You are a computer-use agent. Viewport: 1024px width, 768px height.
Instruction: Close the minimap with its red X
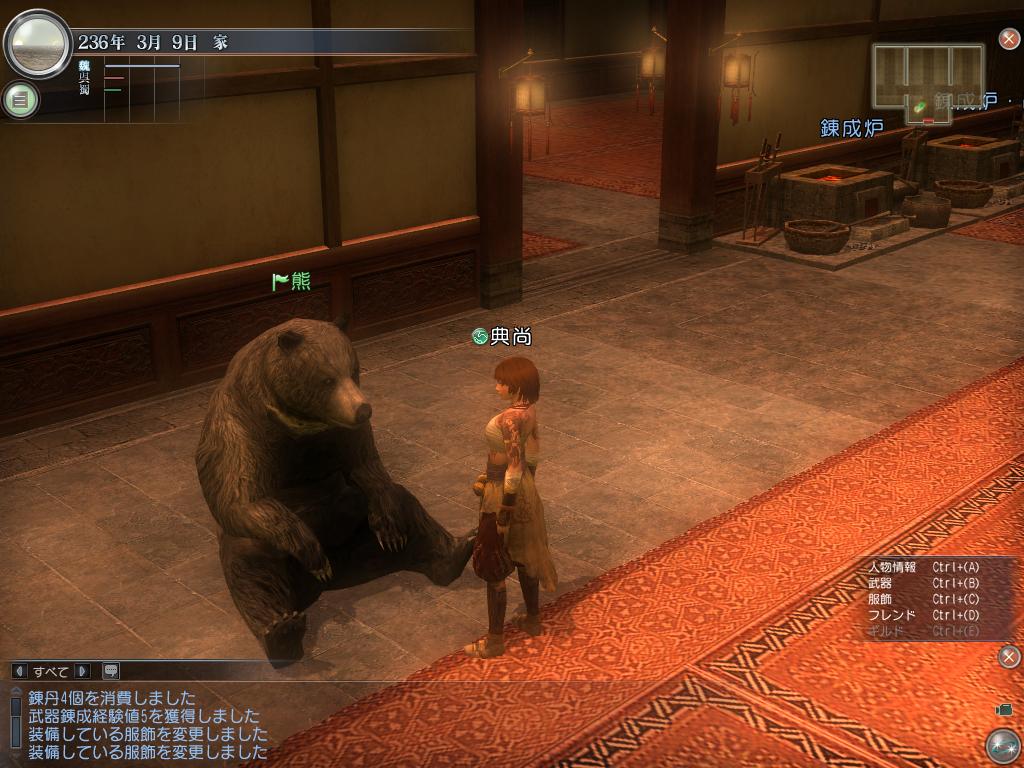pos(1009,39)
